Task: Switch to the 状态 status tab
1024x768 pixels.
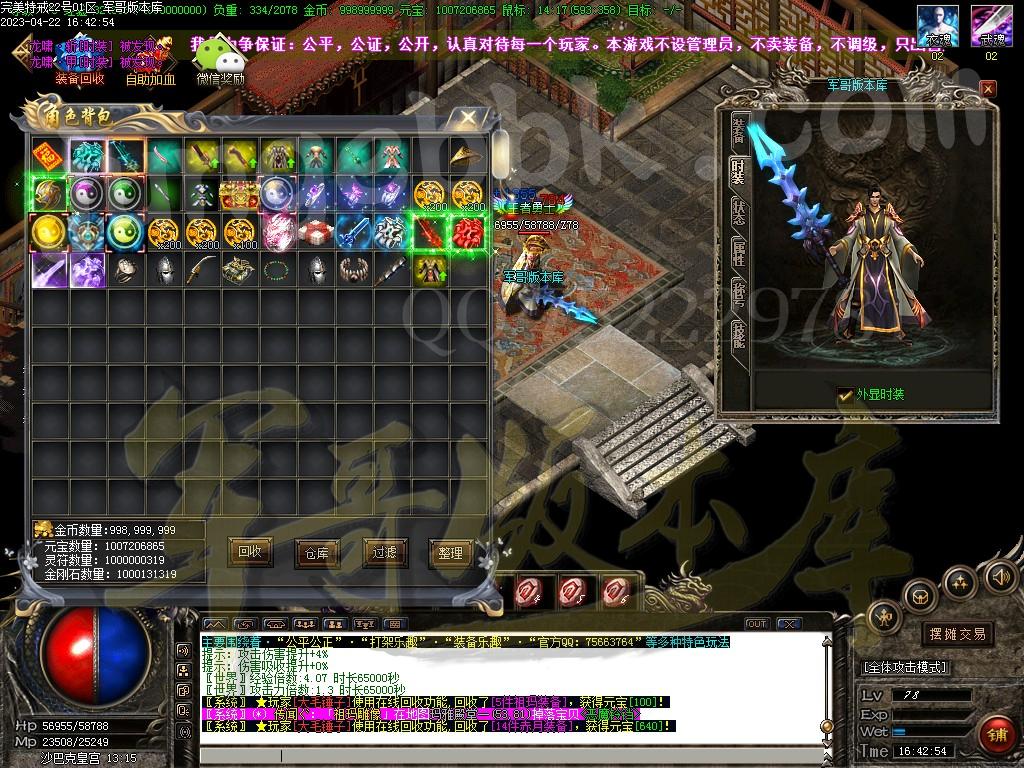Action: point(738,210)
